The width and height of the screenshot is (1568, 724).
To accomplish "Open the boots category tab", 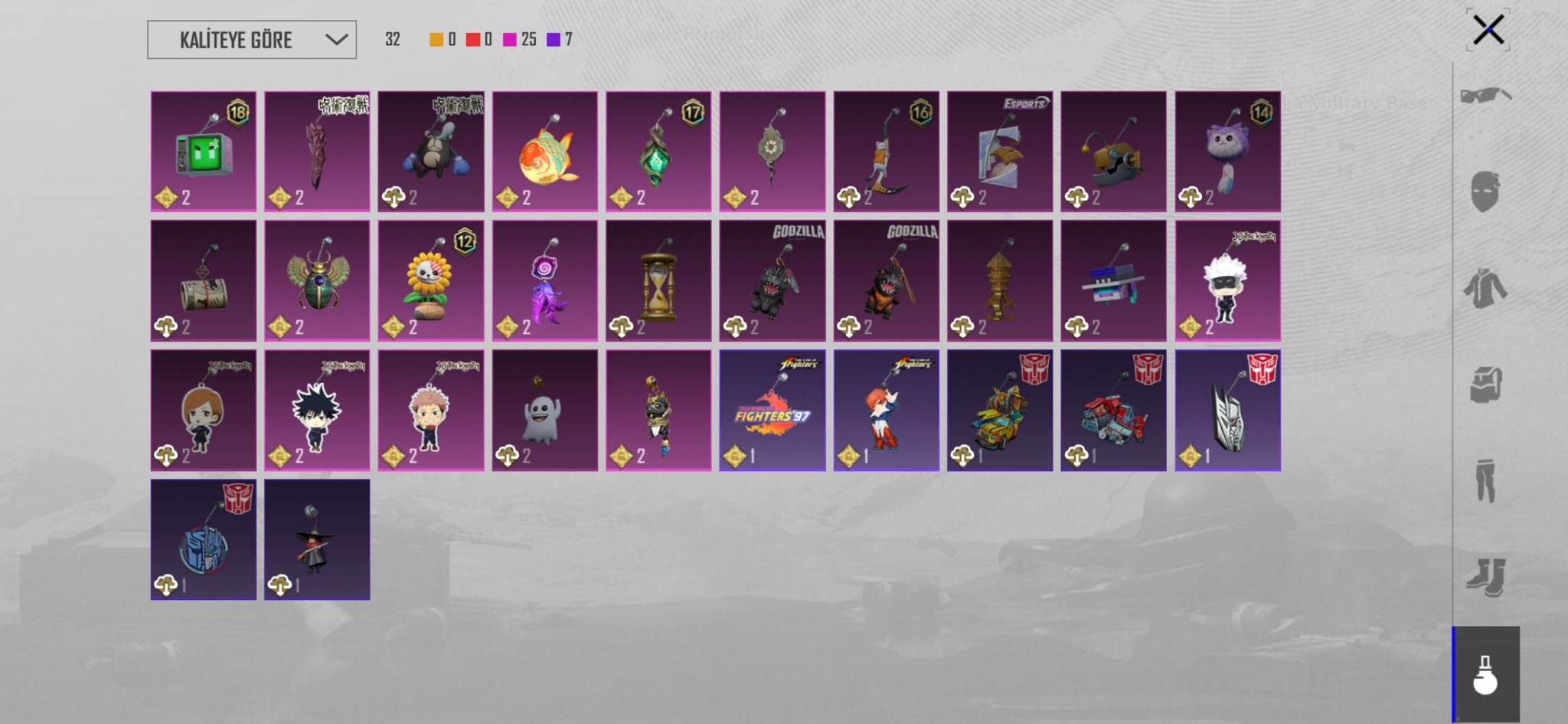I will click(1485, 577).
